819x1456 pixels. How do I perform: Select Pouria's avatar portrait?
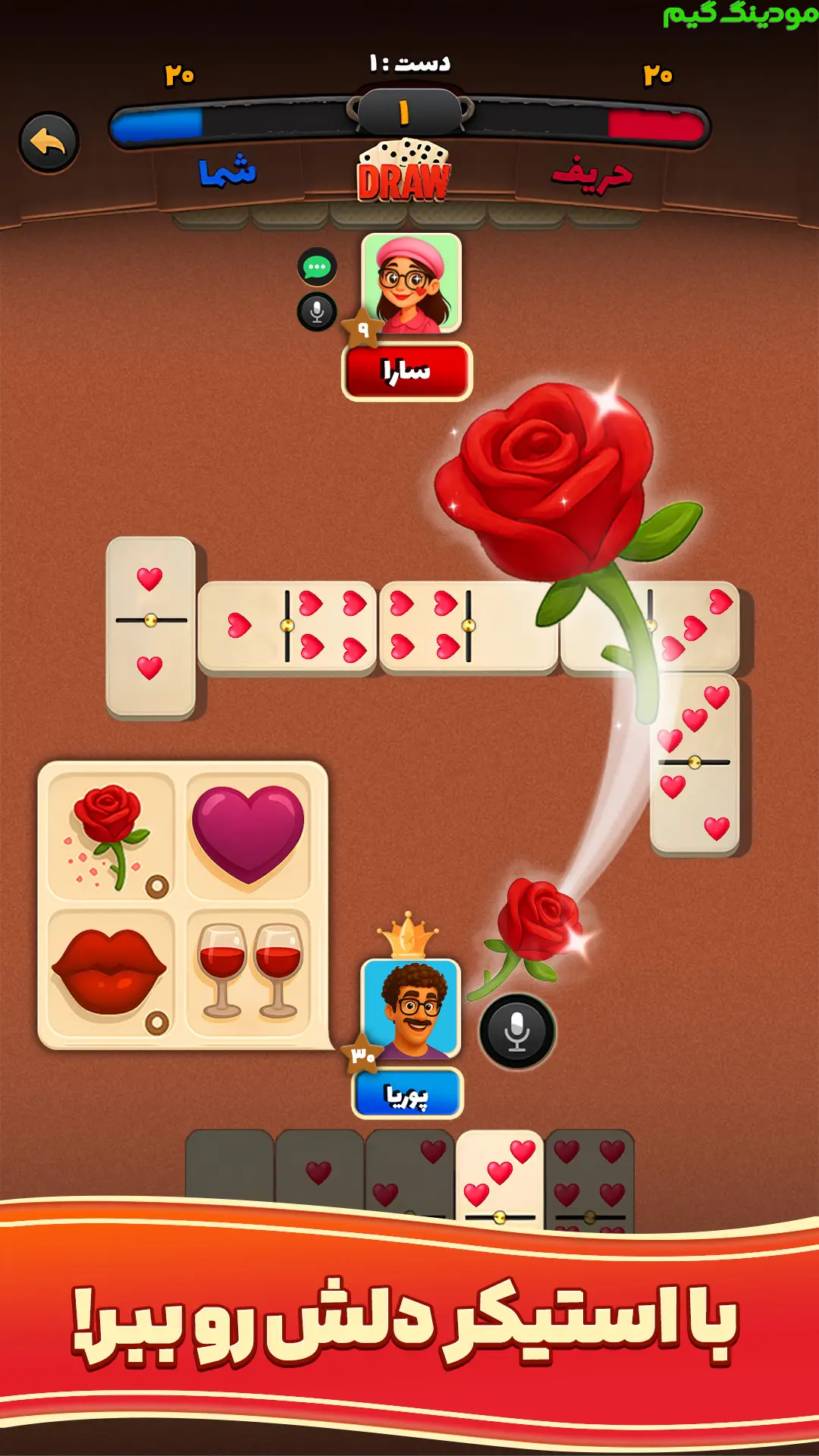[410, 1009]
